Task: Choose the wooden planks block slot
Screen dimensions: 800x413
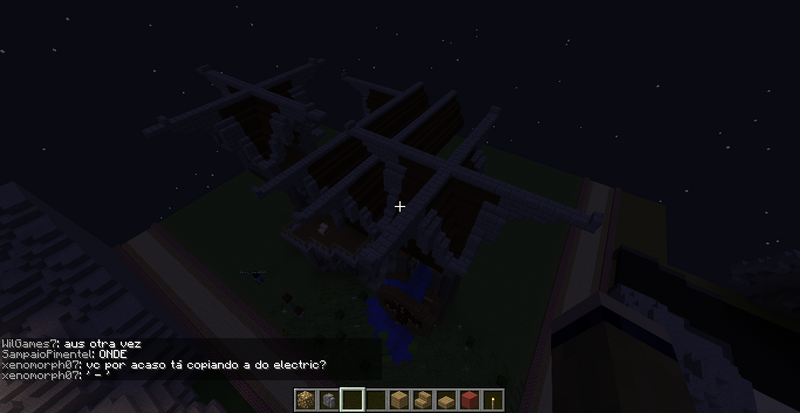Action: click(x=398, y=400)
